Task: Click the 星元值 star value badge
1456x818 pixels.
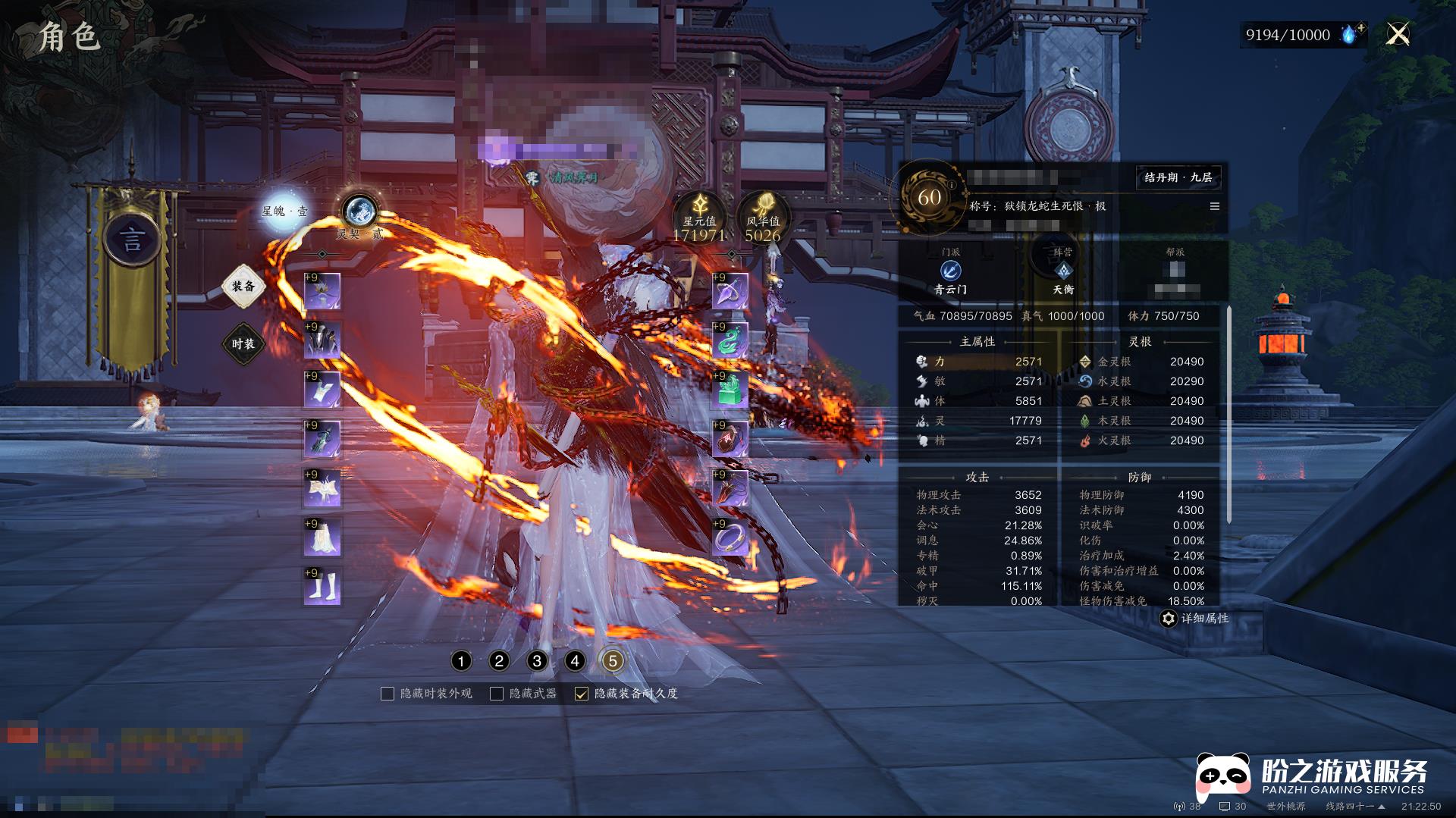Action: [699, 218]
